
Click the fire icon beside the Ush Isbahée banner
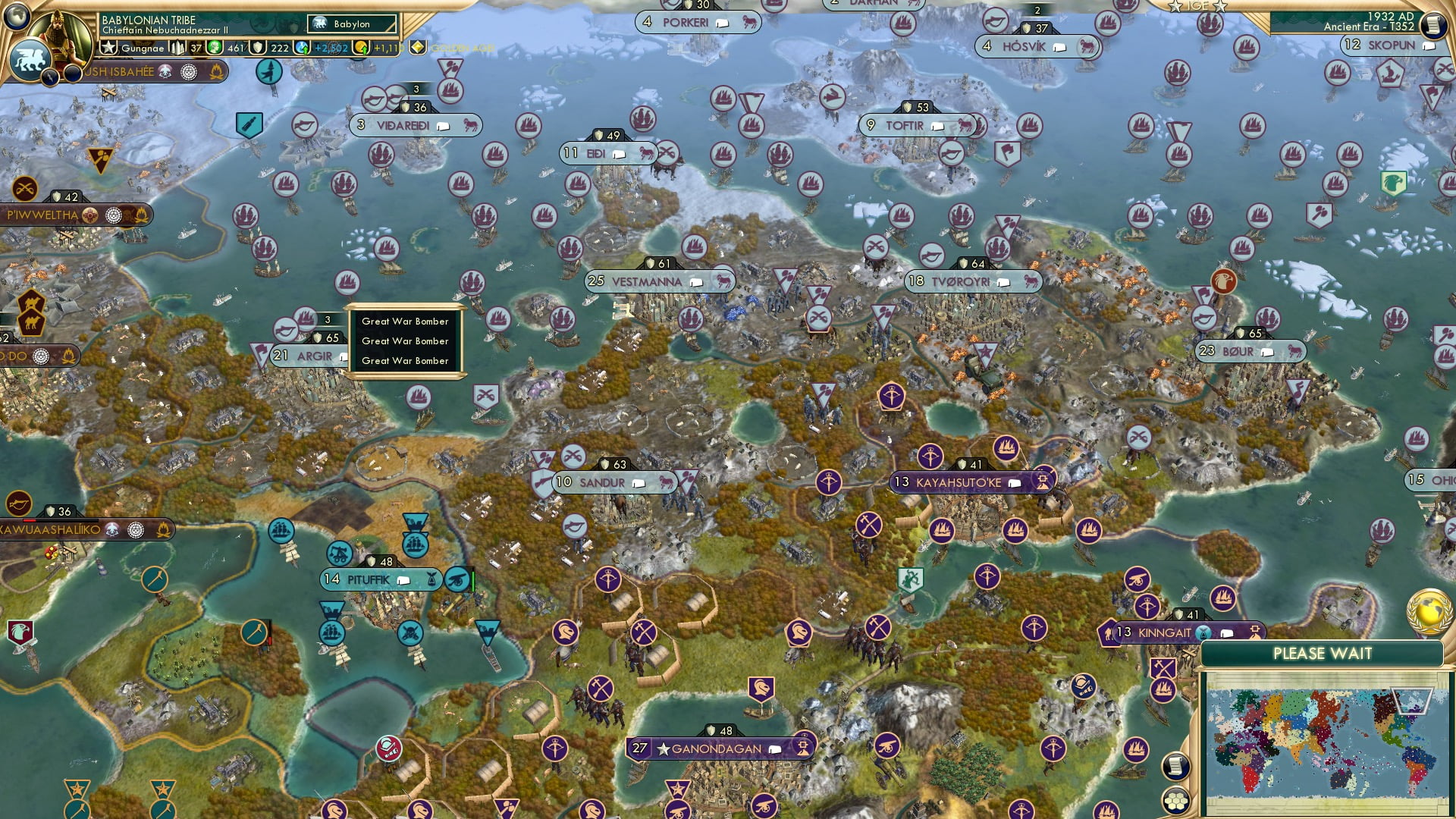217,72
